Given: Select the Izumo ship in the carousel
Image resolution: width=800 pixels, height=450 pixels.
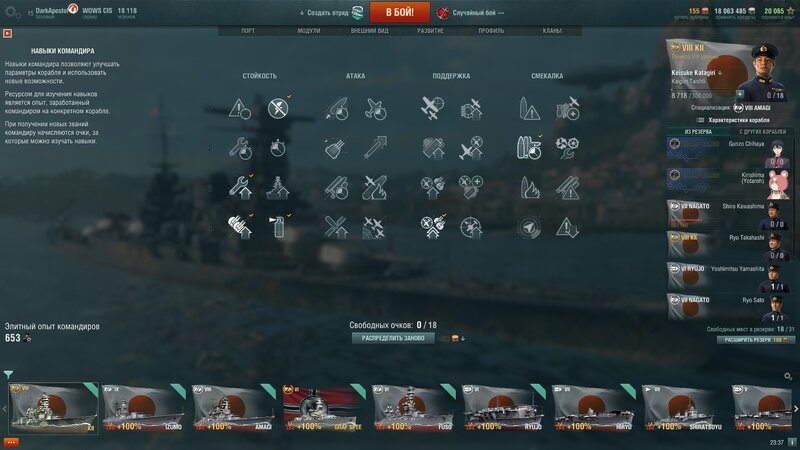Looking at the screenshot, I should click(144, 408).
